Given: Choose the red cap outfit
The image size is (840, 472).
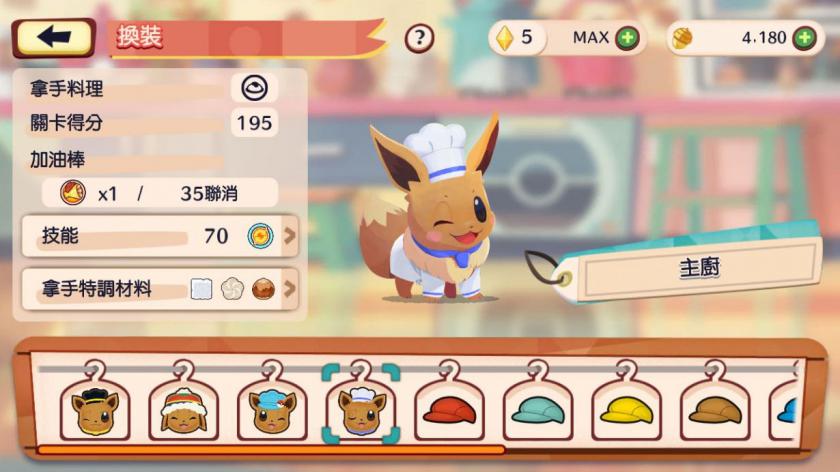Looking at the screenshot, I should tap(449, 409).
